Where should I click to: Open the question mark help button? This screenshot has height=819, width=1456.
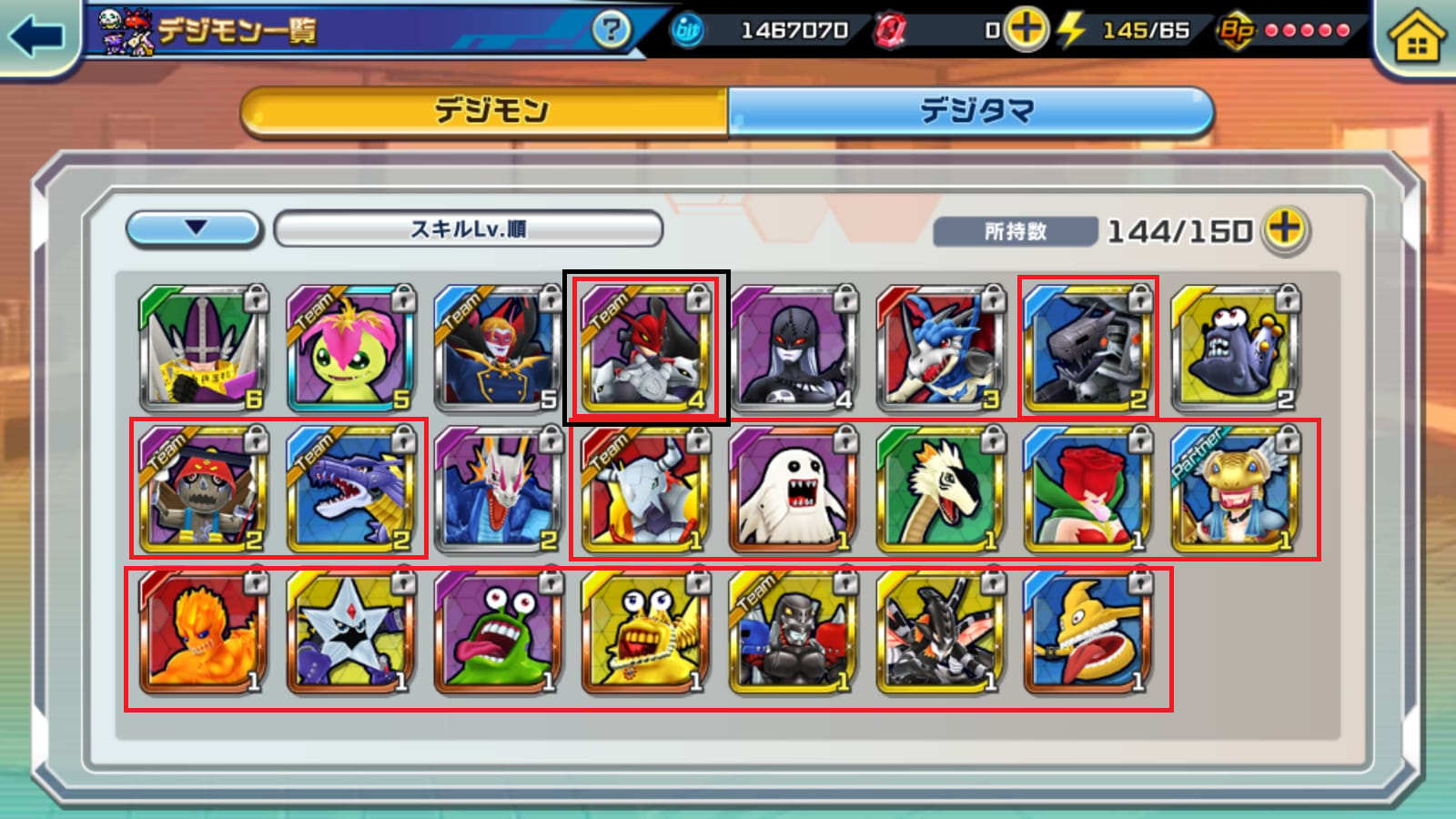pyautogui.click(x=611, y=30)
